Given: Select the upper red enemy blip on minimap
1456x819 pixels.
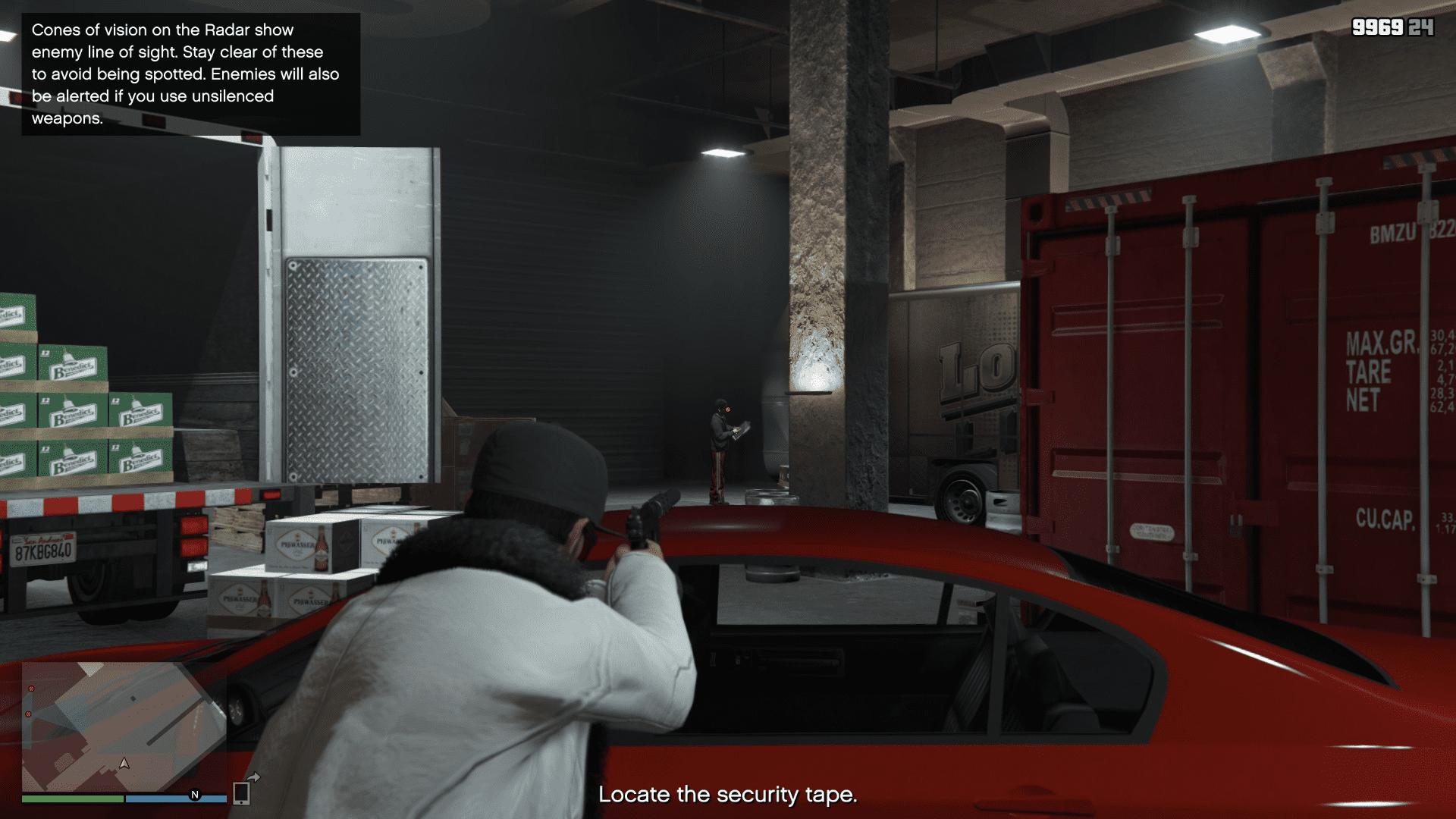Looking at the screenshot, I should tap(31, 688).
